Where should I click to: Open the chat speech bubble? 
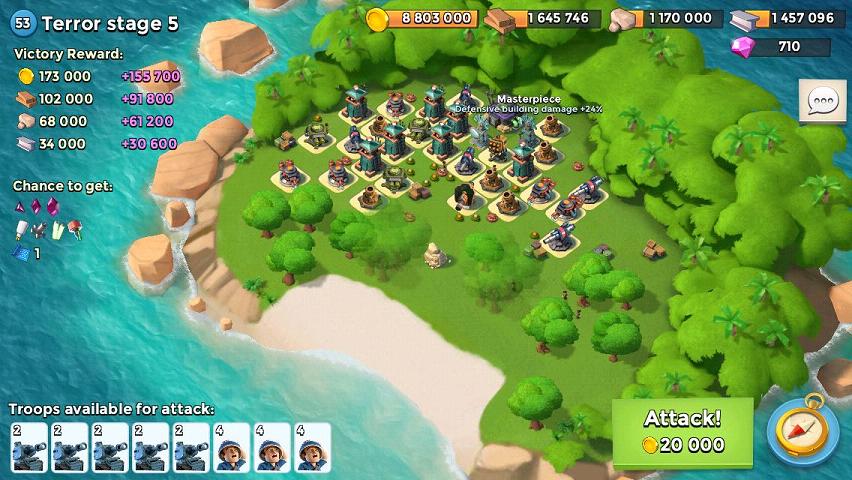822,101
